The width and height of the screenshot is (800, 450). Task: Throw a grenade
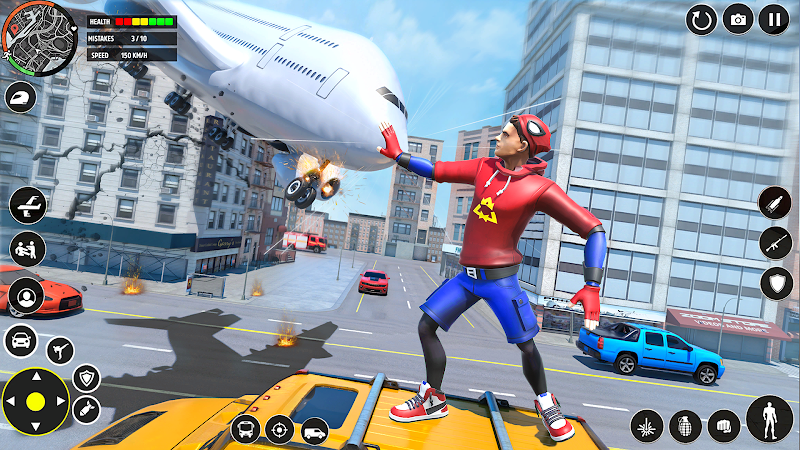(685, 425)
